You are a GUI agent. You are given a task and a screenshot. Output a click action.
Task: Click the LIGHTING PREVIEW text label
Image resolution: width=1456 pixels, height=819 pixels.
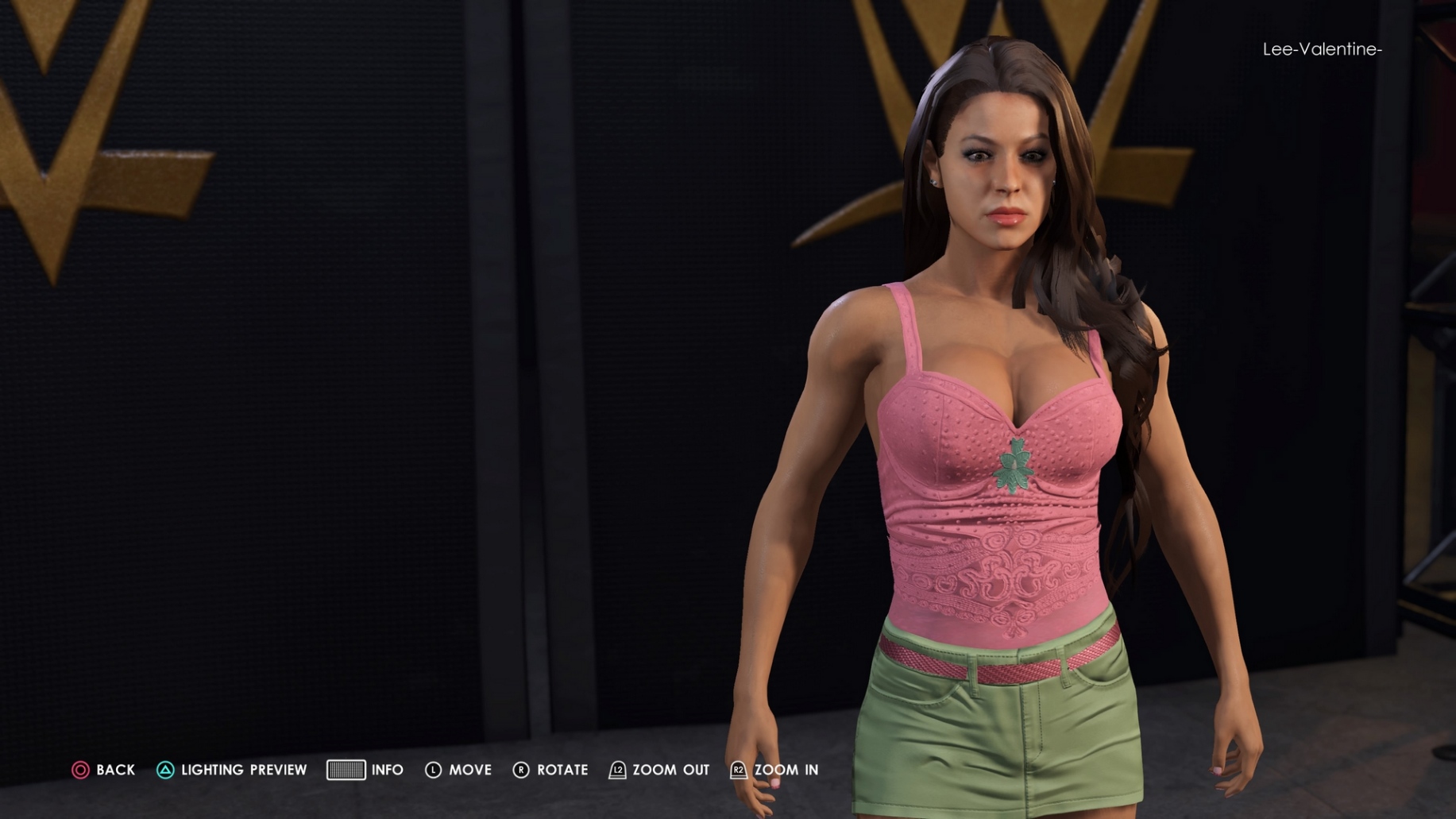(x=242, y=770)
